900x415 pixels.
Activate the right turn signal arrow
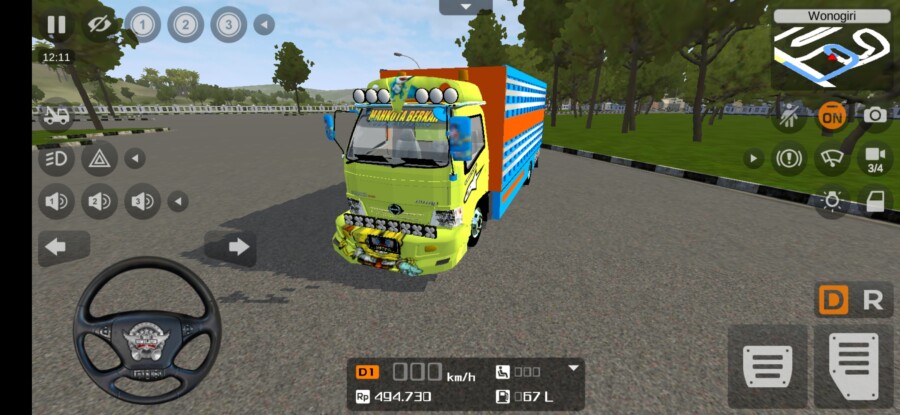click(237, 246)
